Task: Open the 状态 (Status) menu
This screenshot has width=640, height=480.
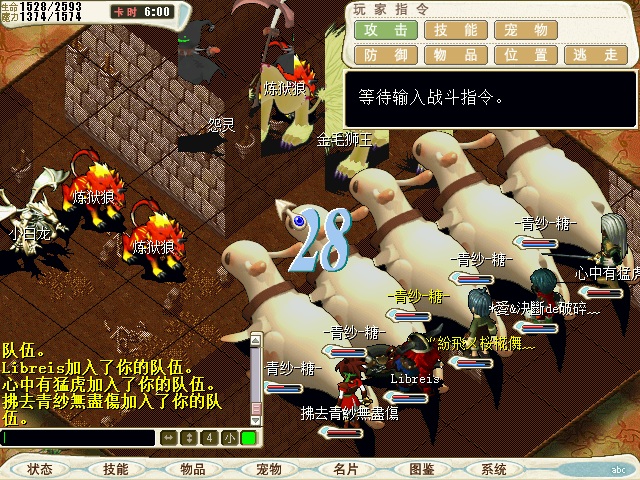Action: (x=41, y=468)
